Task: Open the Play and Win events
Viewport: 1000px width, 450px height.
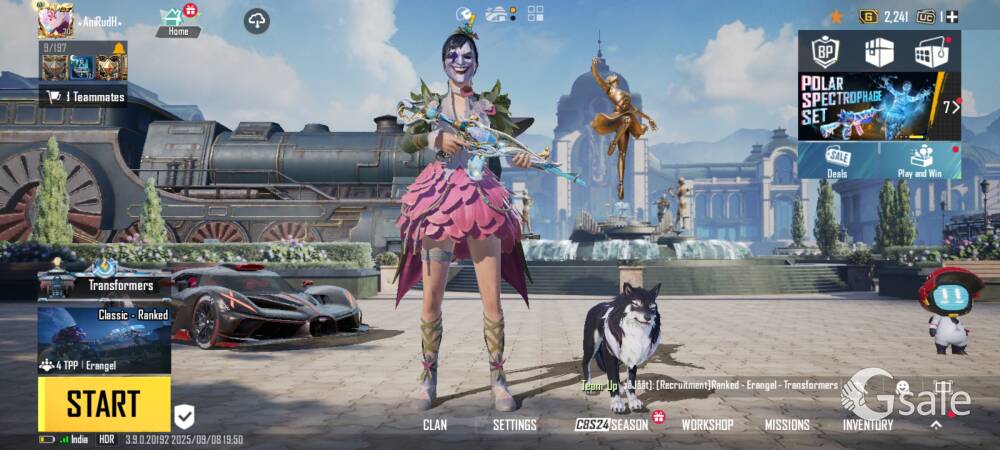Action: point(920,160)
